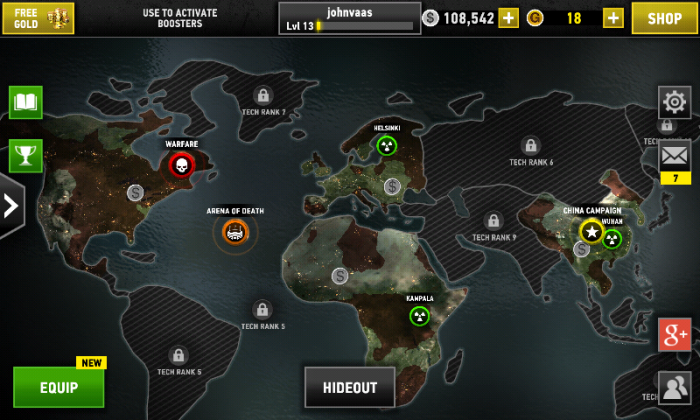
Task: Open the settings gear
Action: [x=674, y=102]
